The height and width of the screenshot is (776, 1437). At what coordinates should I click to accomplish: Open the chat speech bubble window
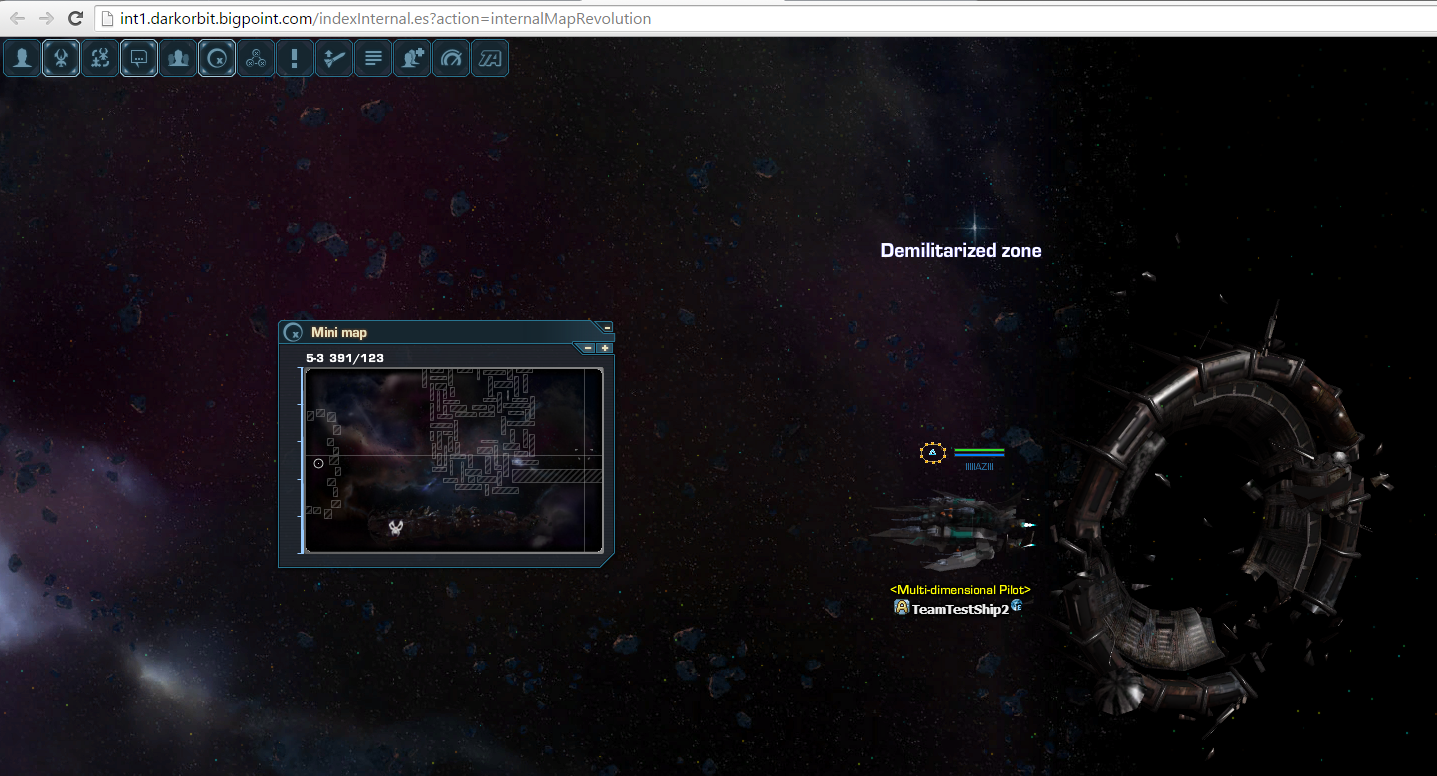(x=139, y=58)
